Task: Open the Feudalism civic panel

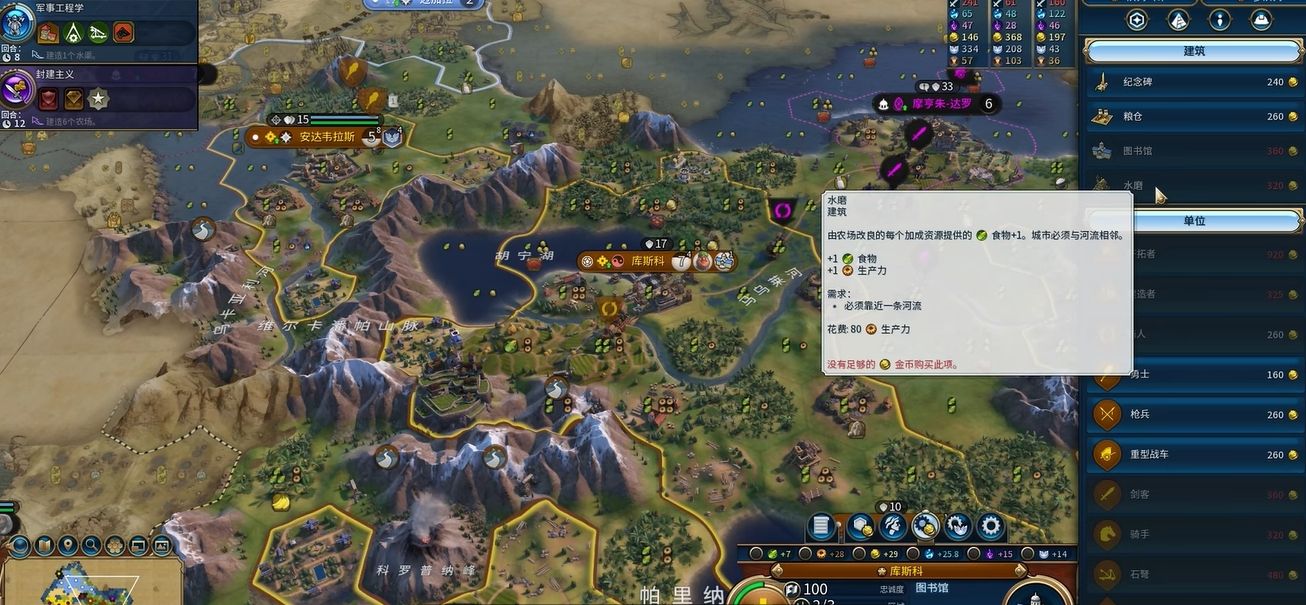Action: (x=56, y=75)
